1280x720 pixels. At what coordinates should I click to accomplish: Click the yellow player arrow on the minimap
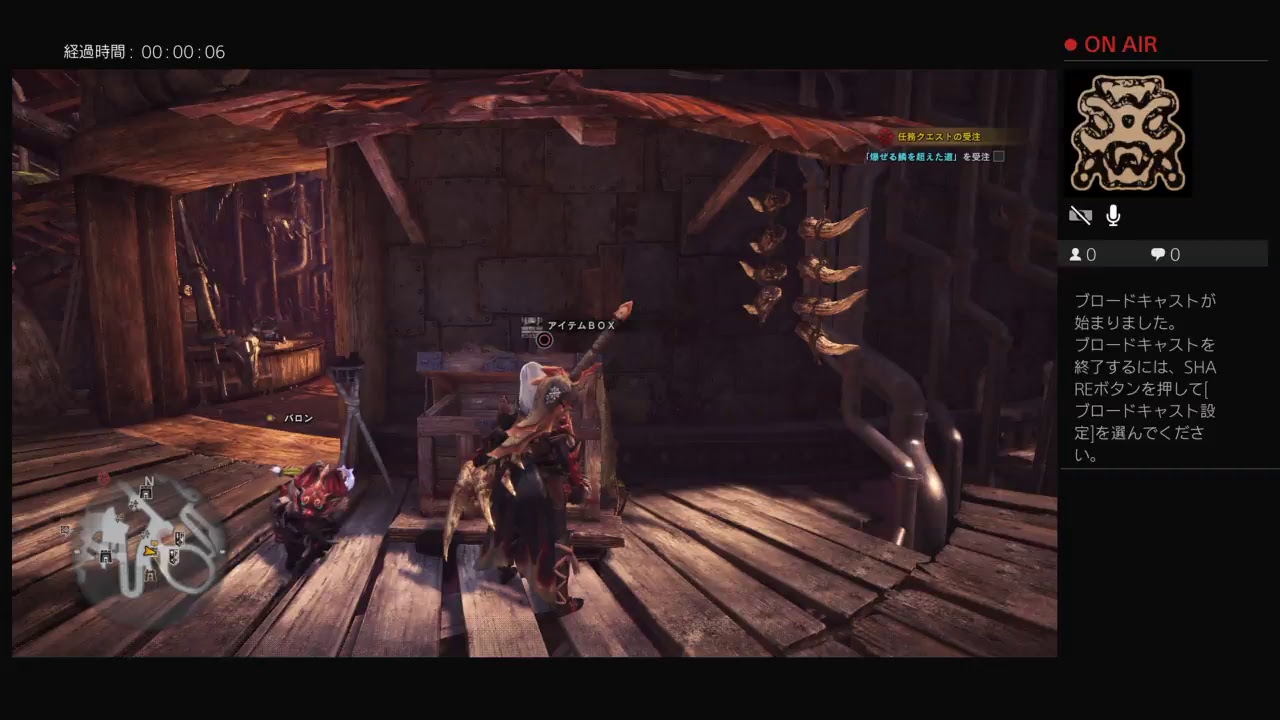pos(150,551)
